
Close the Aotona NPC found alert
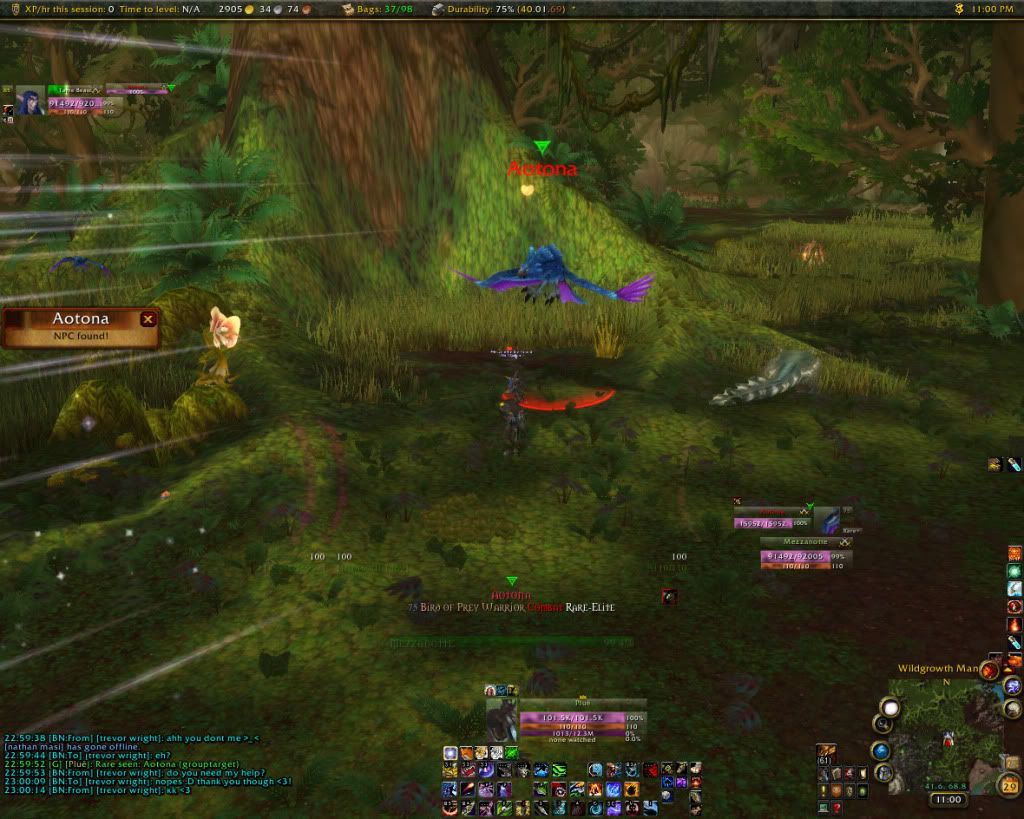148,319
